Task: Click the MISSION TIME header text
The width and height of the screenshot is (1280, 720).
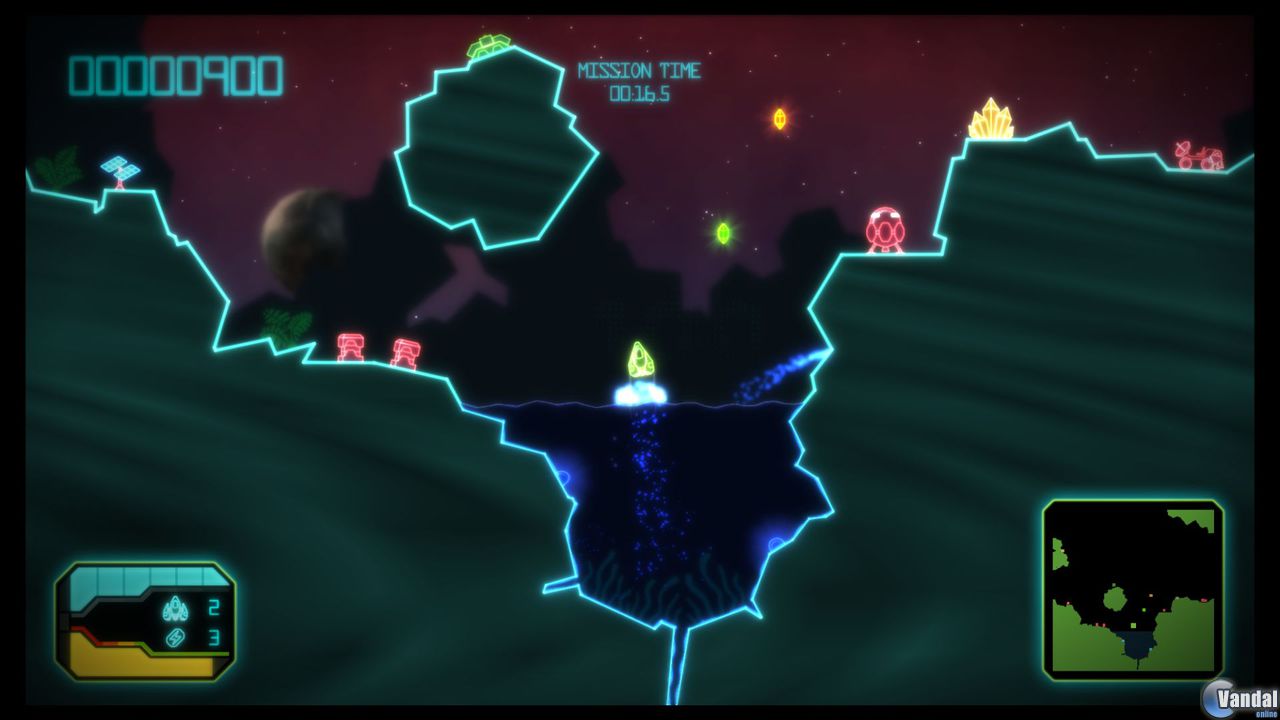Action: (x=640, y=70)
